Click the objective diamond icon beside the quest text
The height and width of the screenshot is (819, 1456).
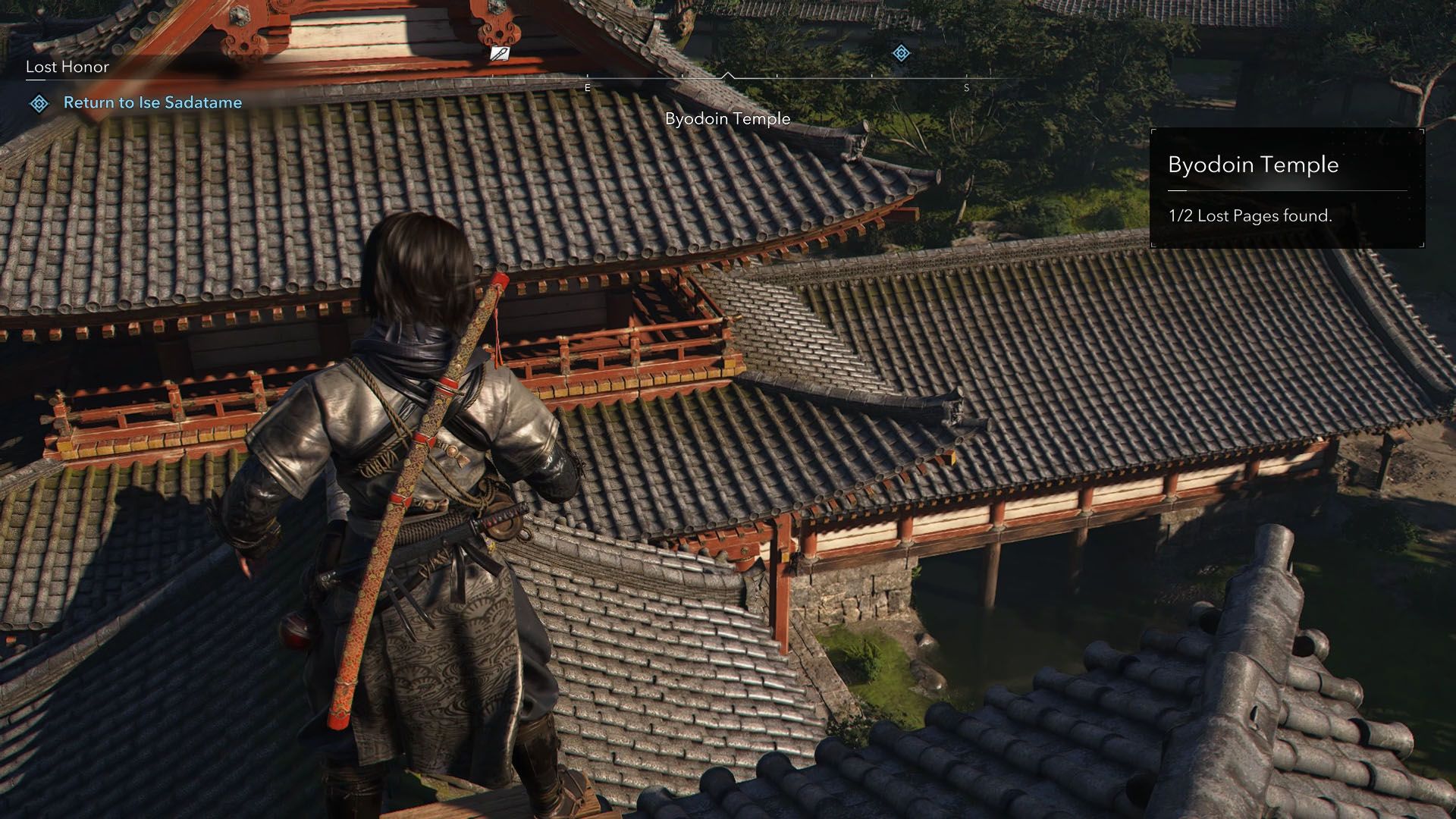click(39, 102)
